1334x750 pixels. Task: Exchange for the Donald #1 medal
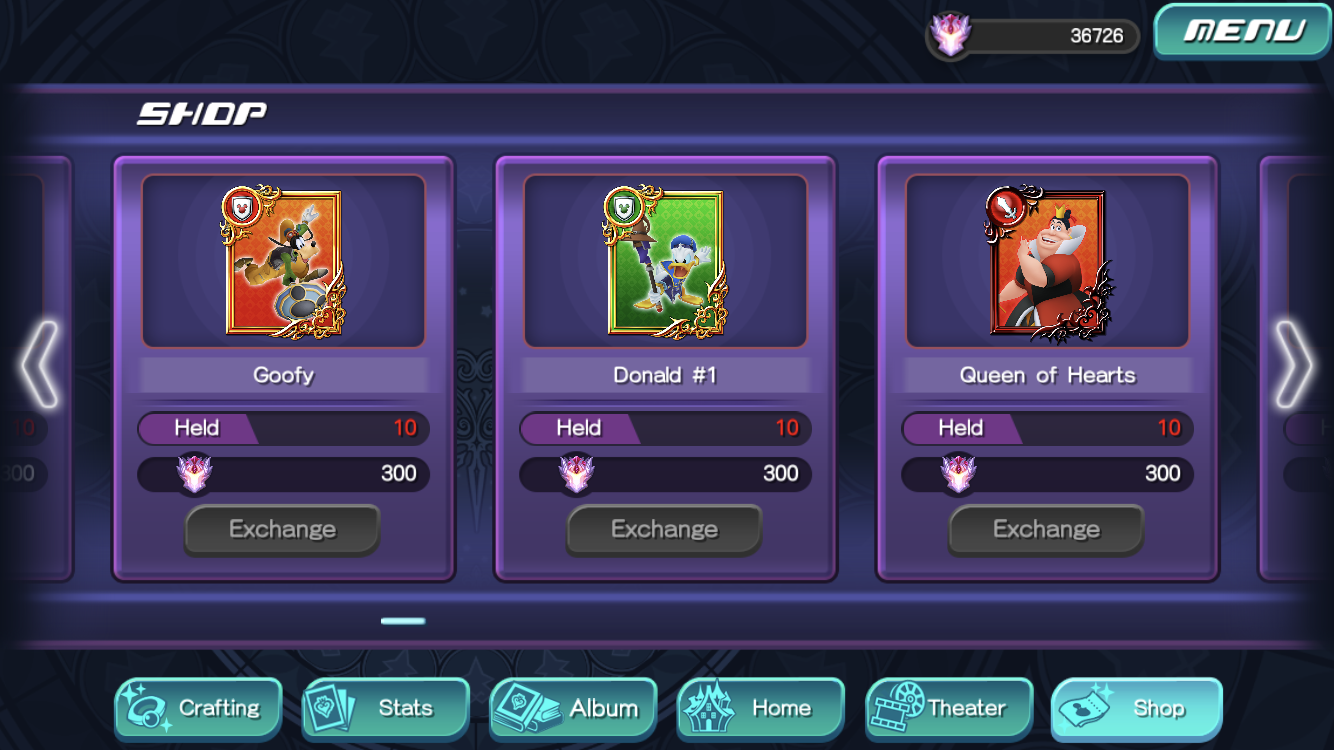click(664, 529)
